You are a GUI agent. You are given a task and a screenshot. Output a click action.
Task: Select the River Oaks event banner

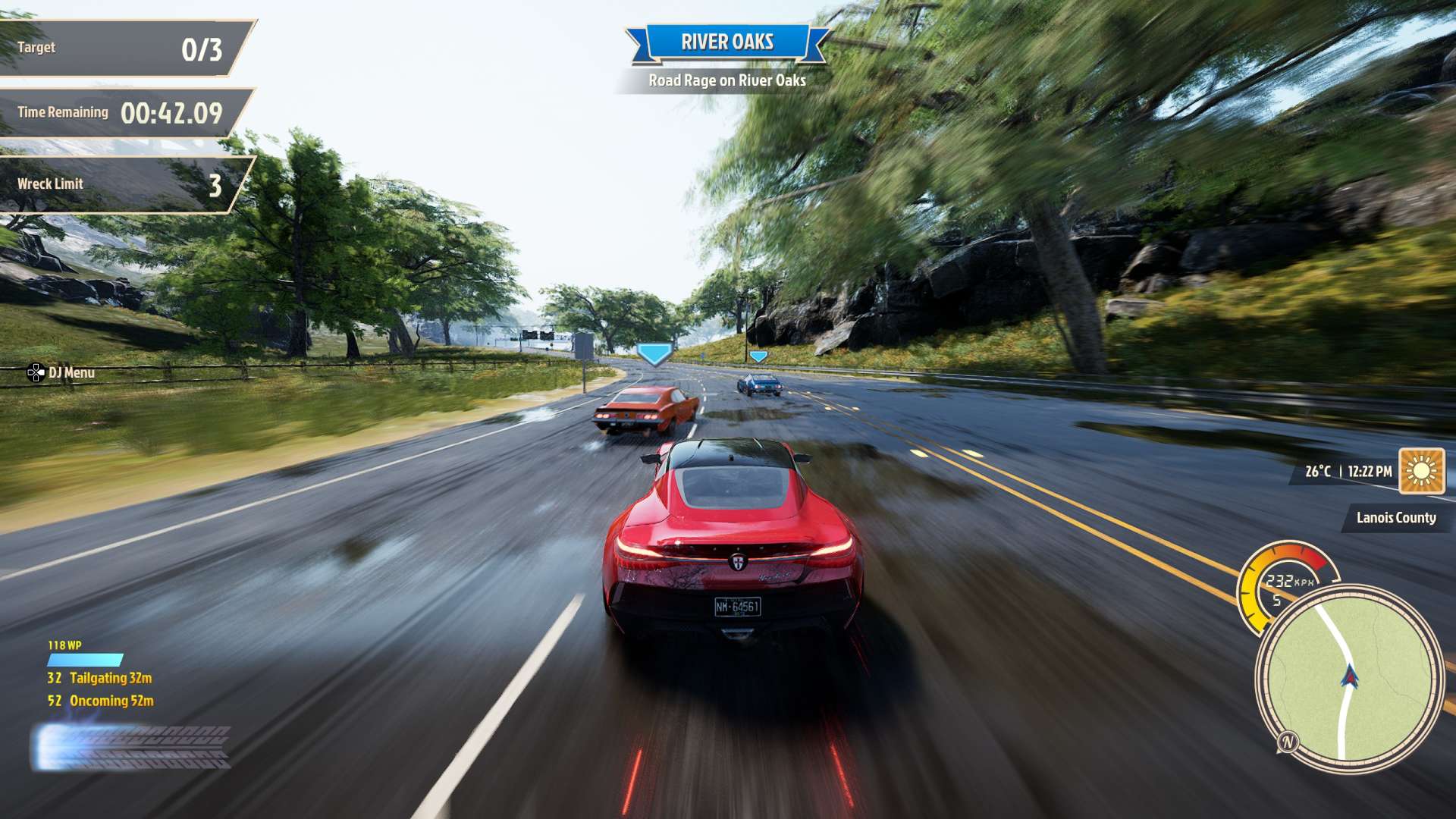(x=726, y=42)
